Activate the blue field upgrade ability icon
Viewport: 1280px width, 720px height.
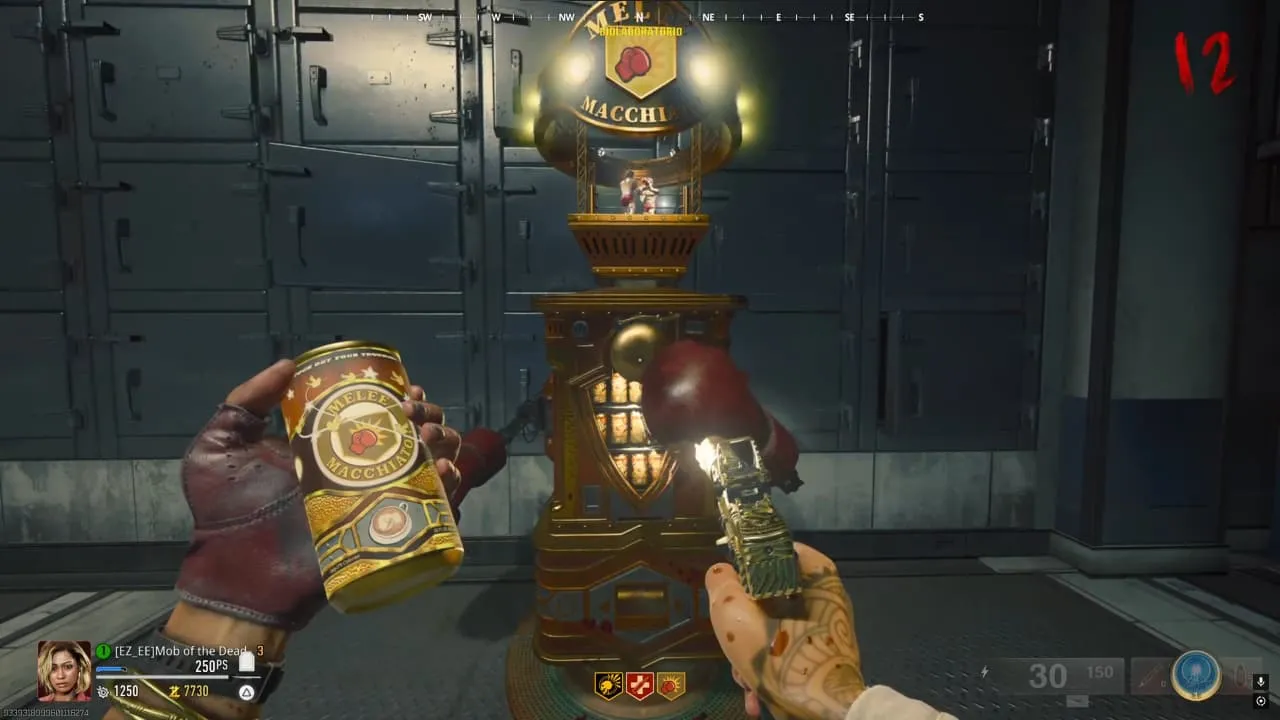tap(1196, 676)
